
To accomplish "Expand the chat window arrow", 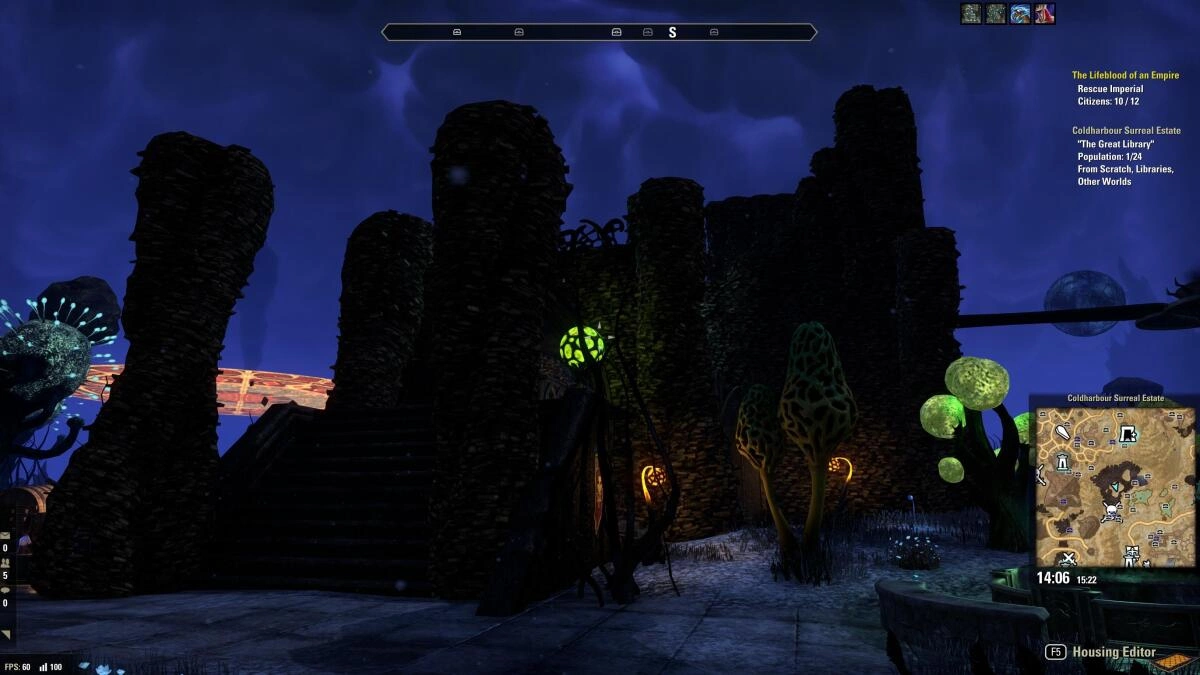I will (7, 634).
